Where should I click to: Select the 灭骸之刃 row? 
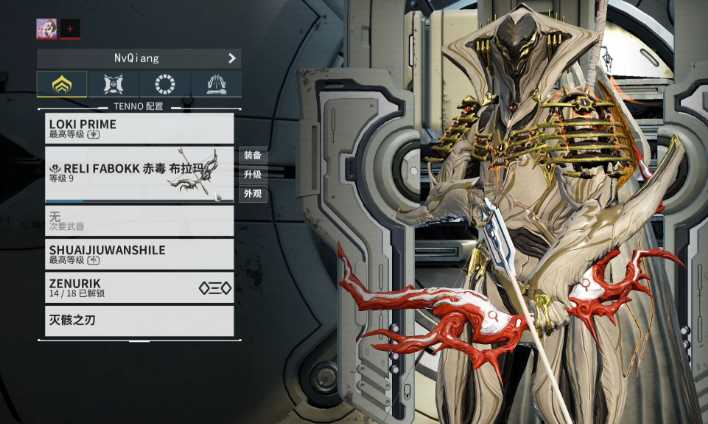[x=139, y=321]
